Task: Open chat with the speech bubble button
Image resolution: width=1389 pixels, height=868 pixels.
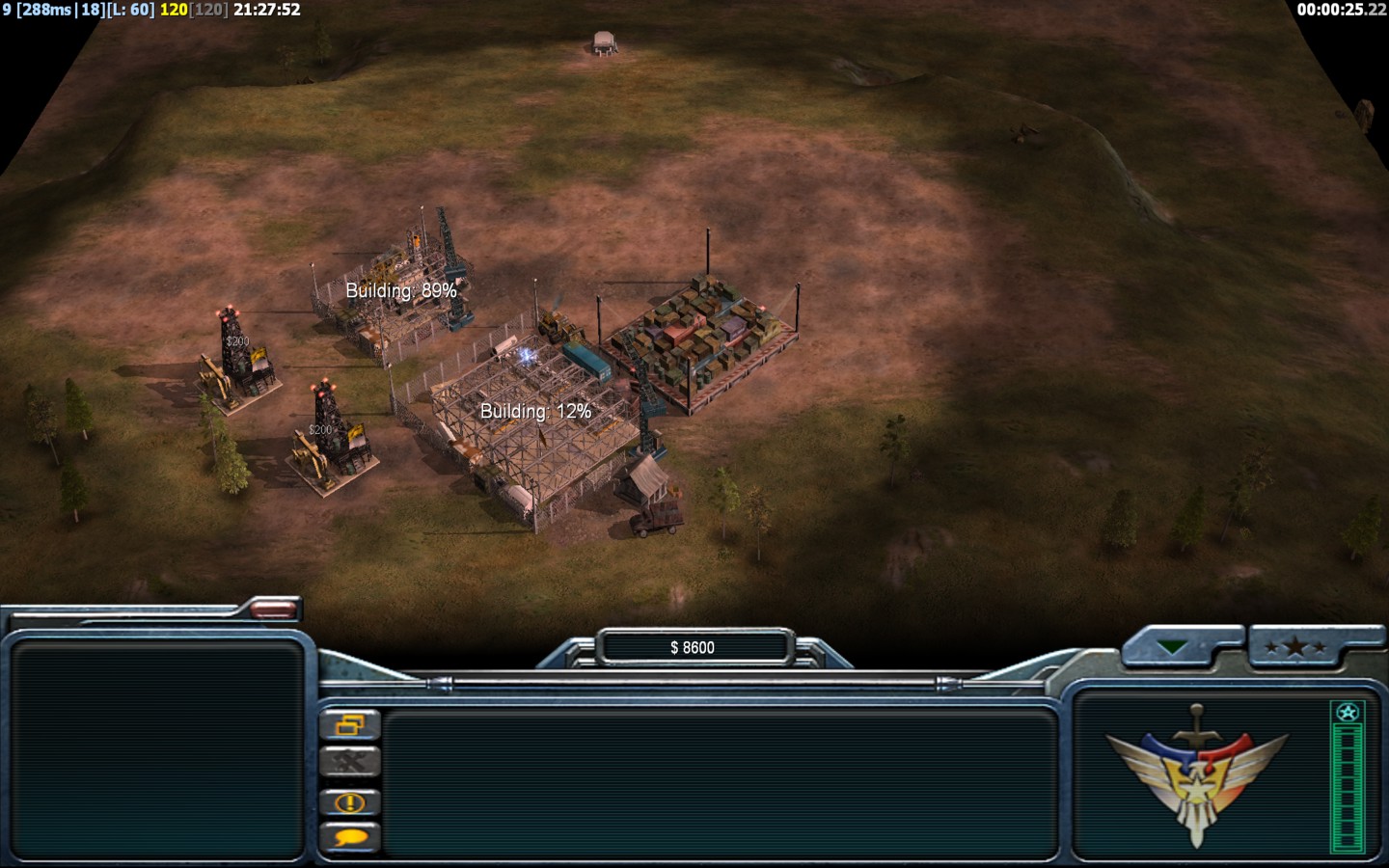Action: click(x=350, y=838)
